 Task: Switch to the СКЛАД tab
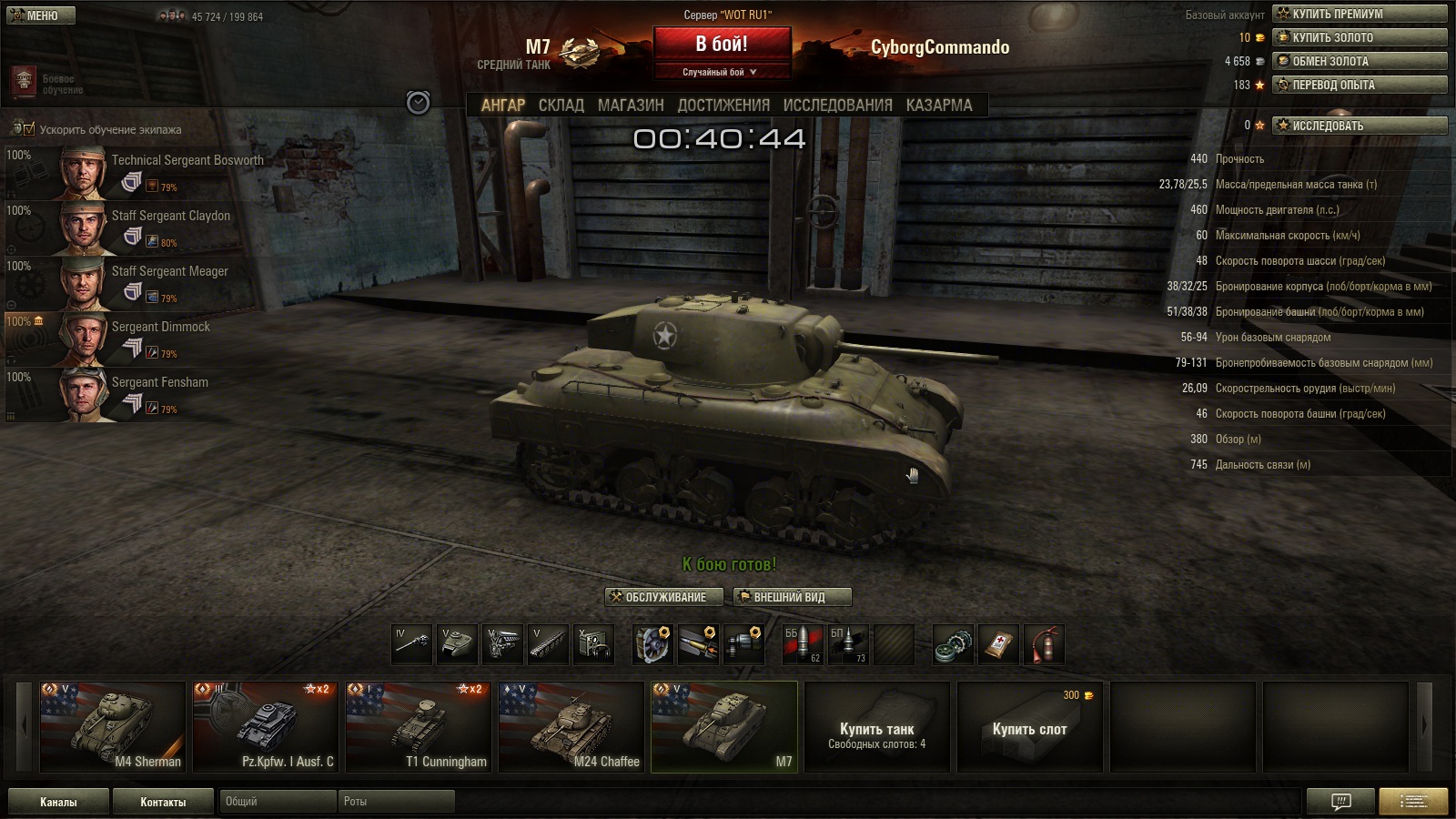561,106
